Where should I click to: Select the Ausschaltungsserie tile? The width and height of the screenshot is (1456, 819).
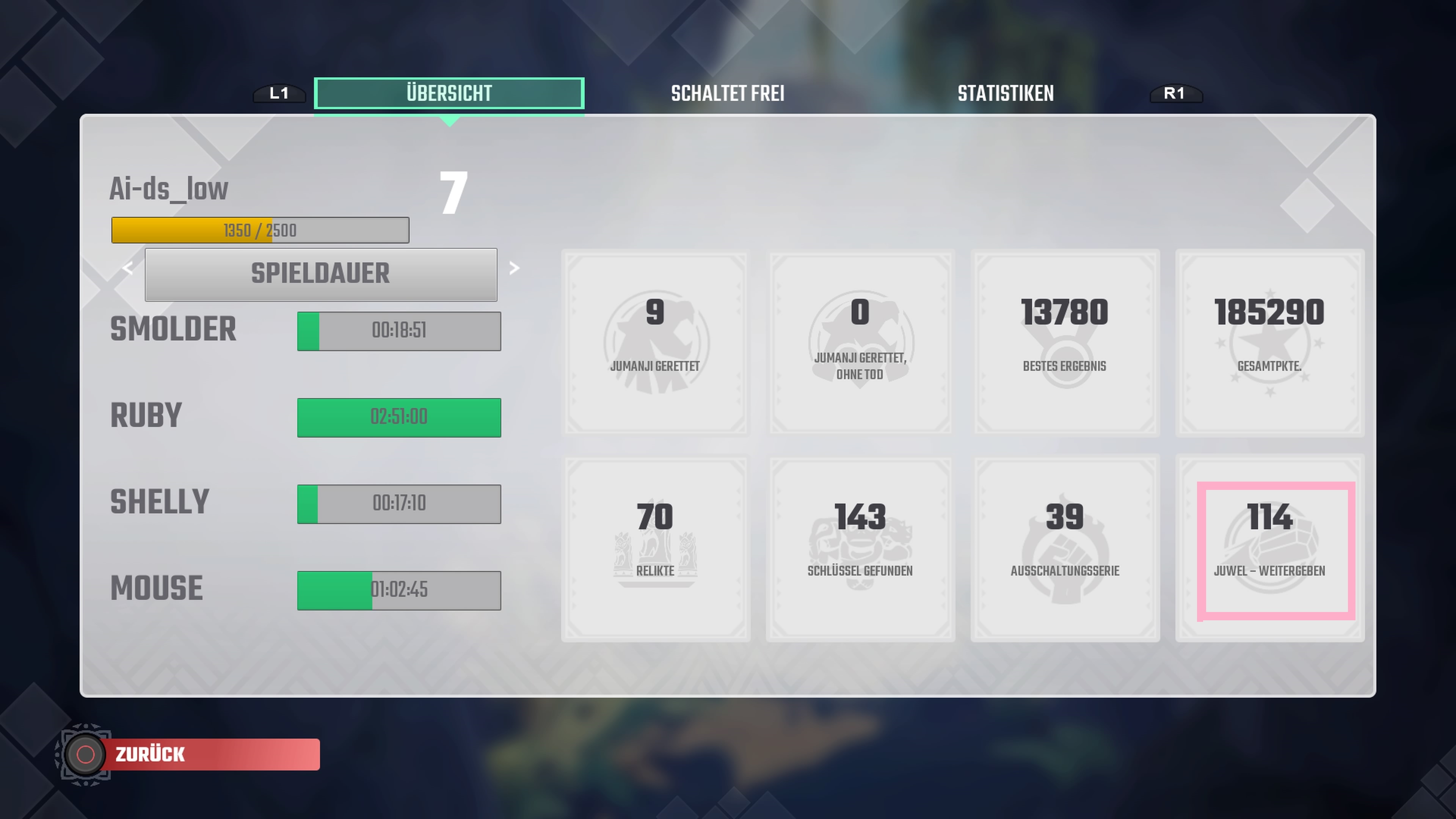(1064, 548)
